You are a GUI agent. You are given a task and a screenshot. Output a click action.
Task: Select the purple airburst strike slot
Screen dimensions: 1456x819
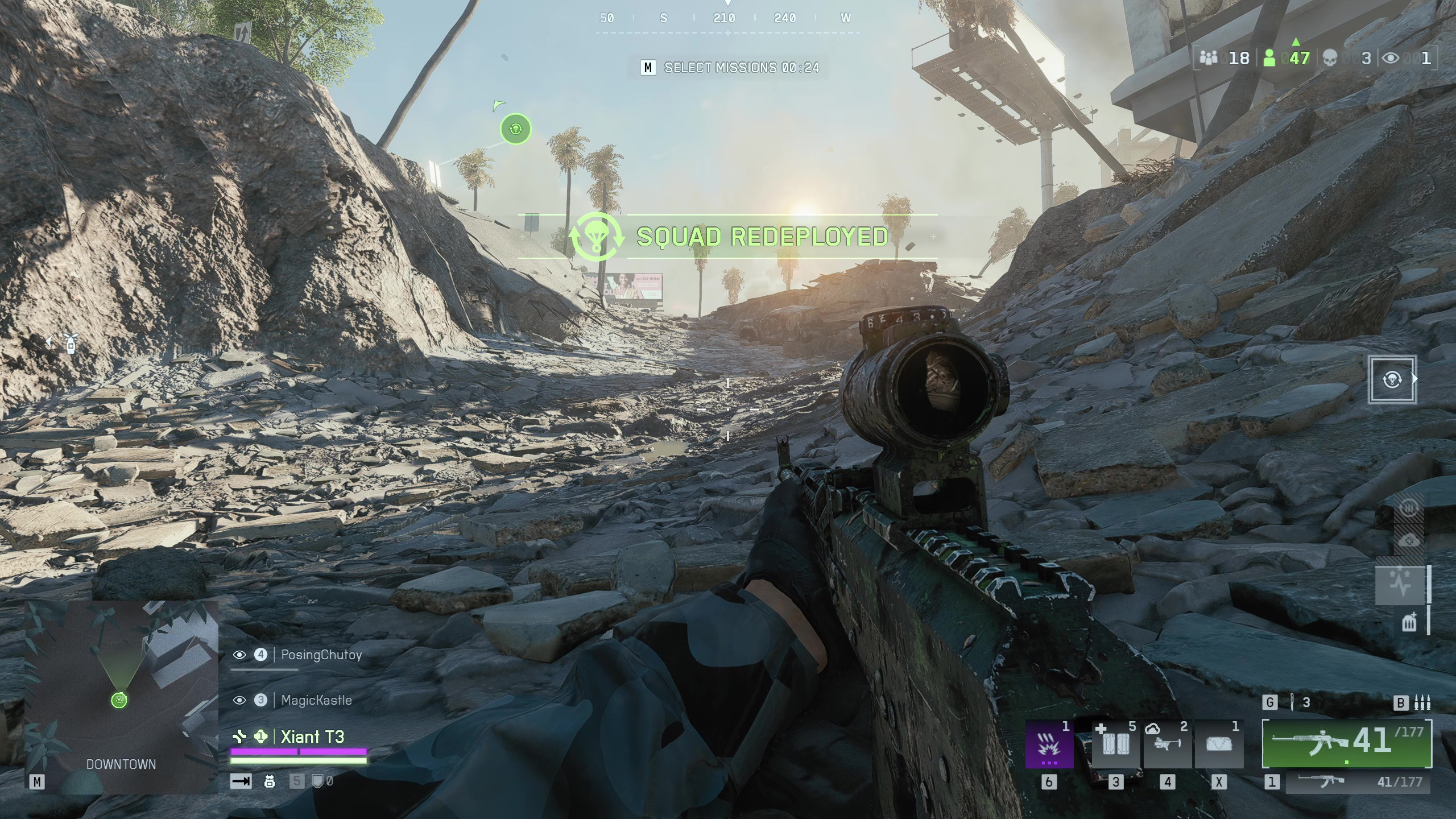pos(1049,744)
